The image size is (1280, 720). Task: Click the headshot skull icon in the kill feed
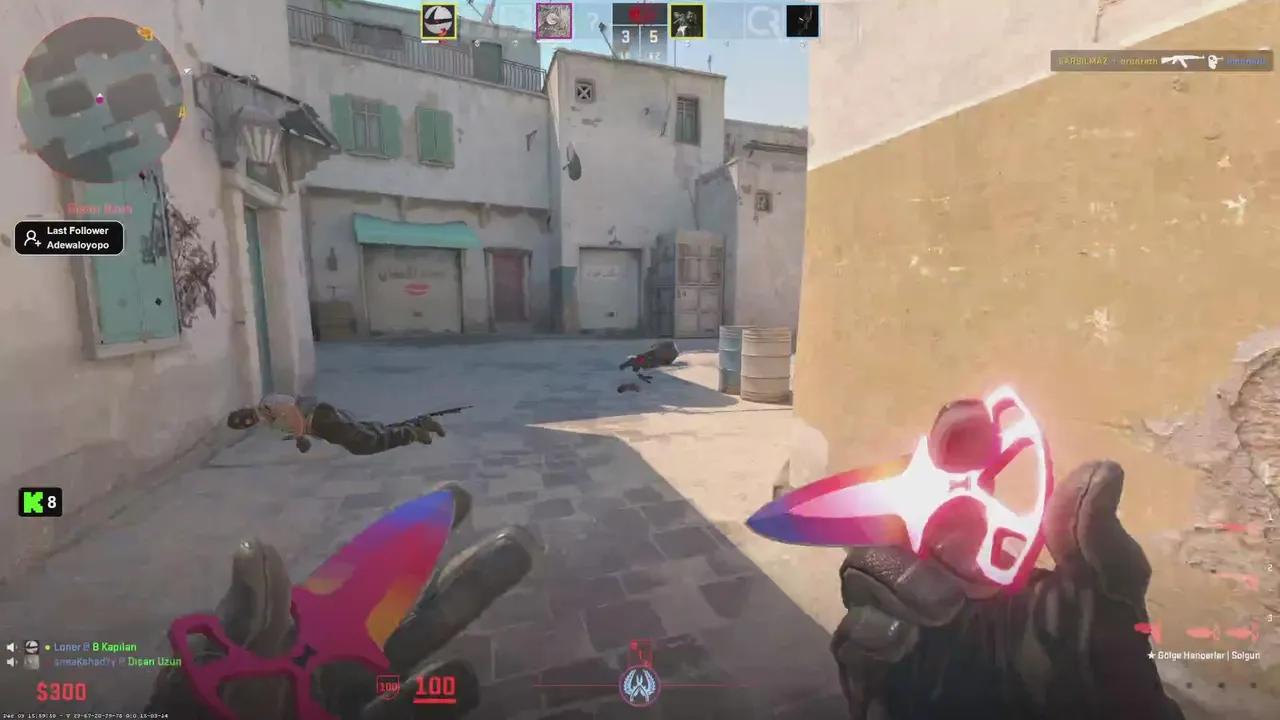1213,61
